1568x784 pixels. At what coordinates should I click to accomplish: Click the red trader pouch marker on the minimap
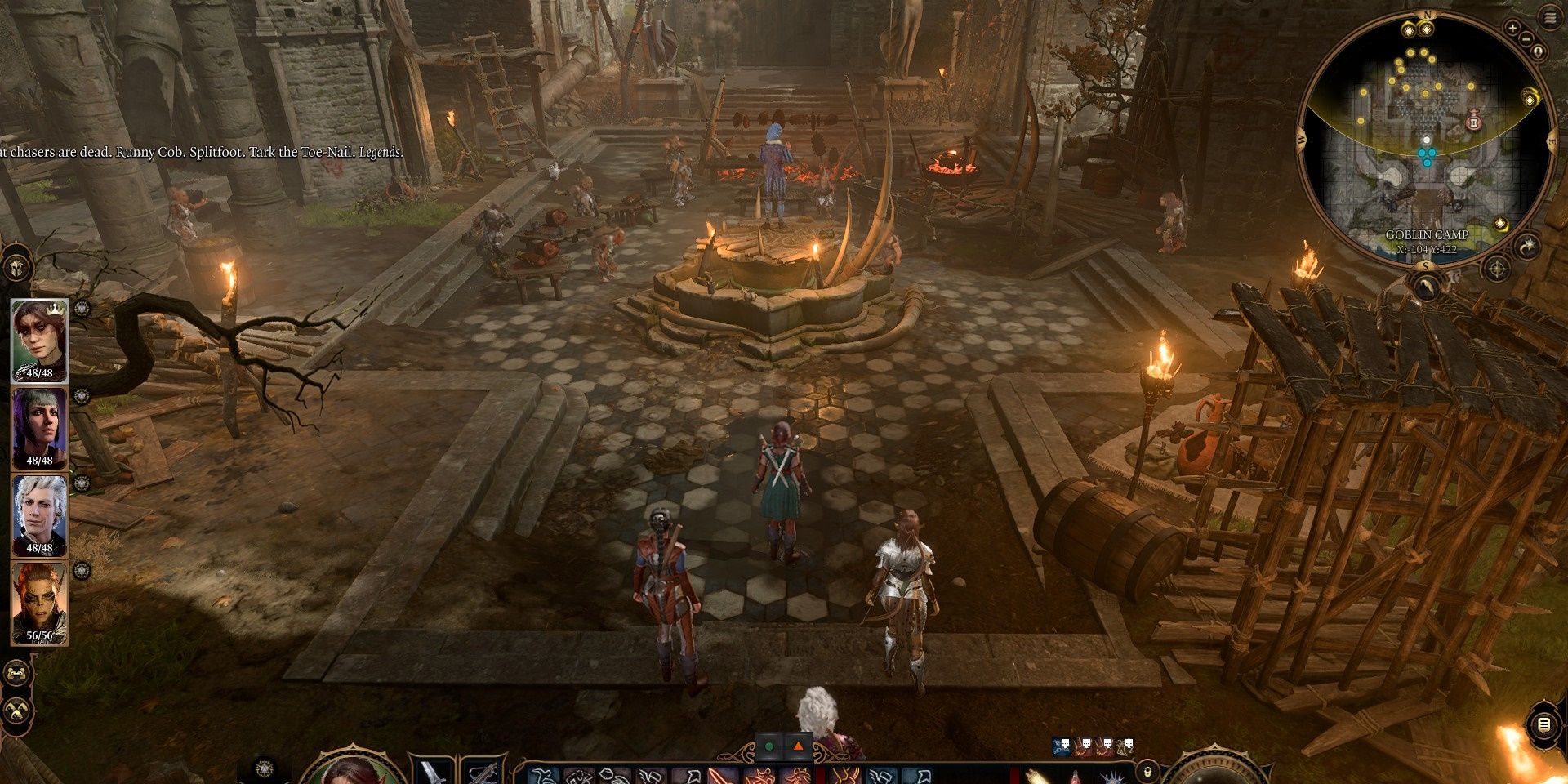click(1475, 122)
